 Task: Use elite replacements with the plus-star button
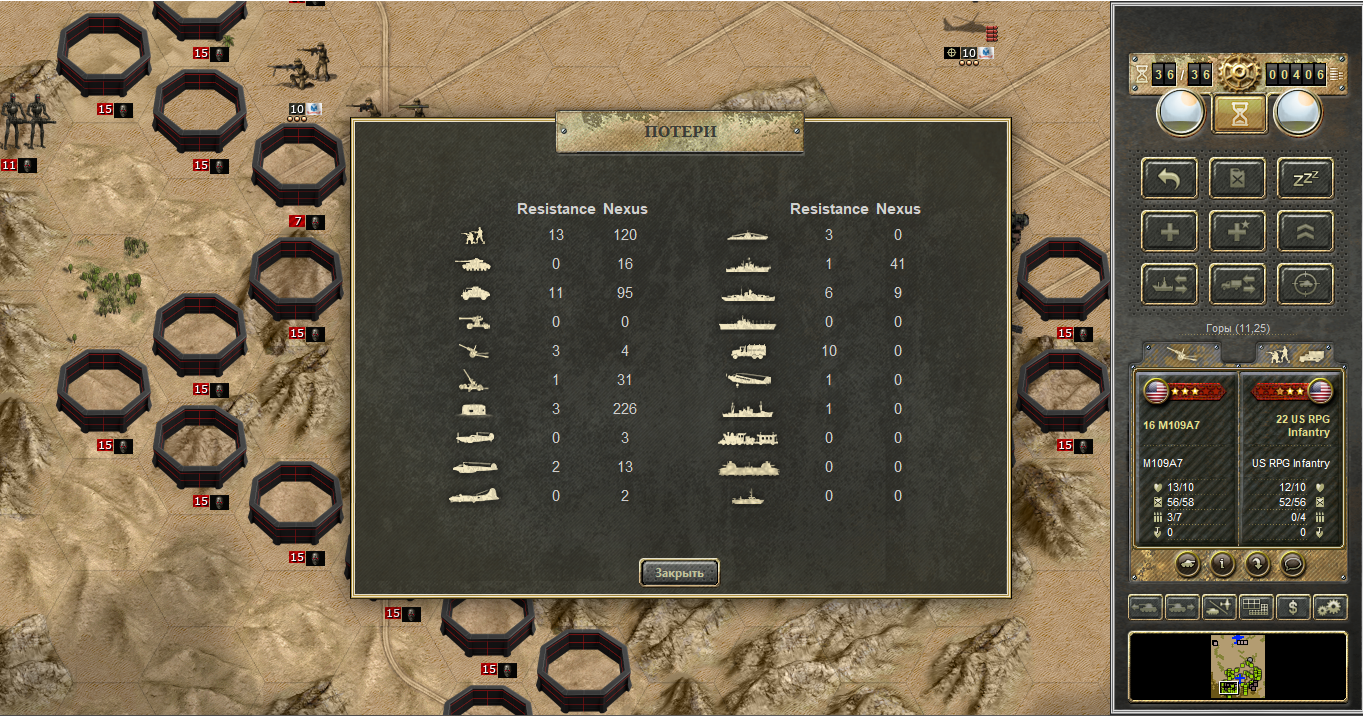coord(1237,231)
